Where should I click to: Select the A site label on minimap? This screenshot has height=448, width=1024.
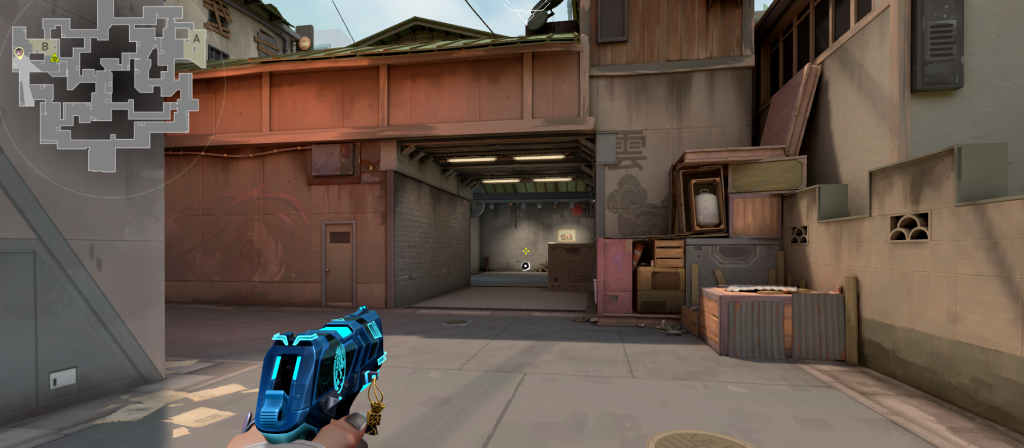tap(196, 38)
